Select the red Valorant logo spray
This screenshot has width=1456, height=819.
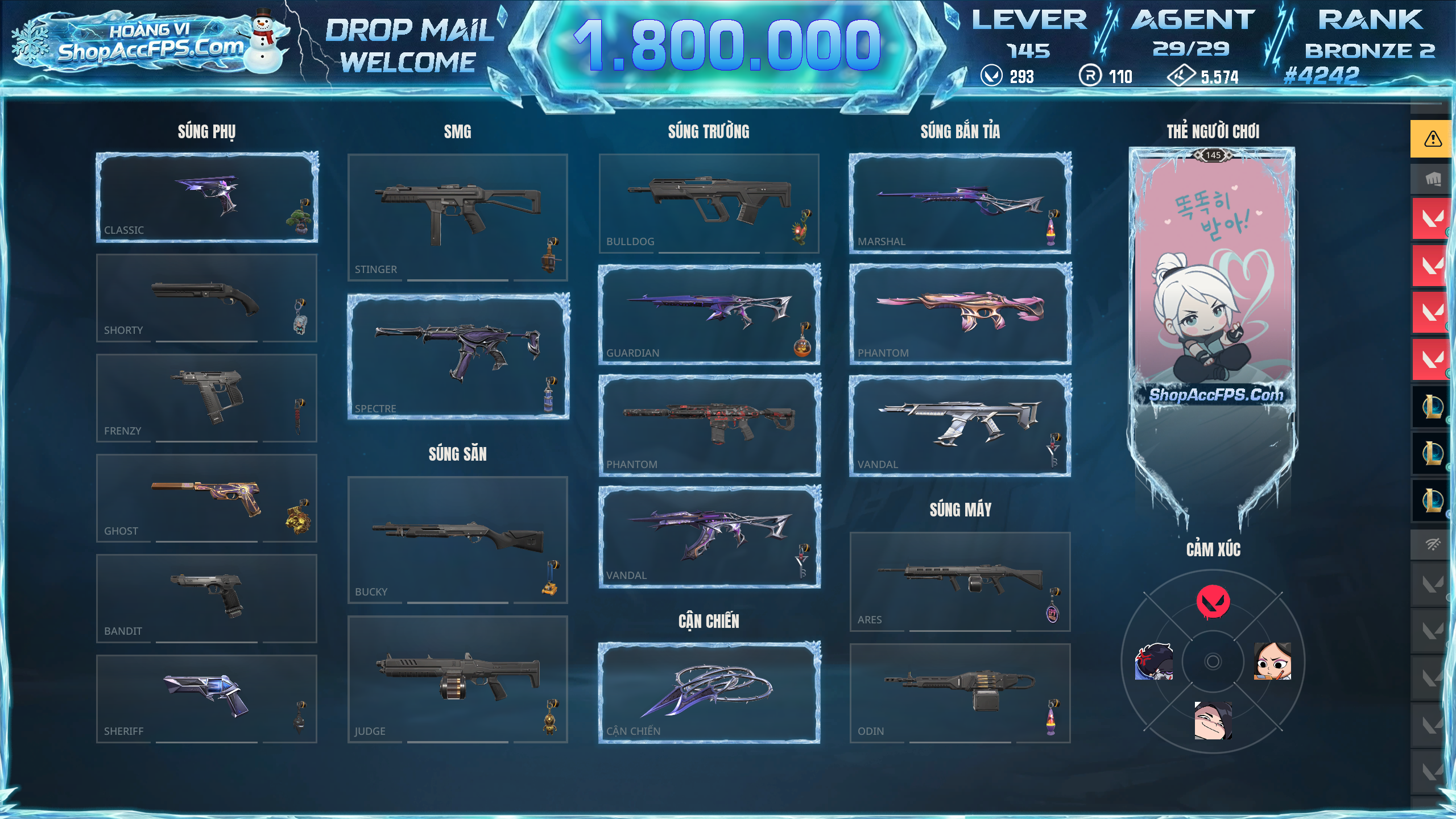click(1213, 602)
